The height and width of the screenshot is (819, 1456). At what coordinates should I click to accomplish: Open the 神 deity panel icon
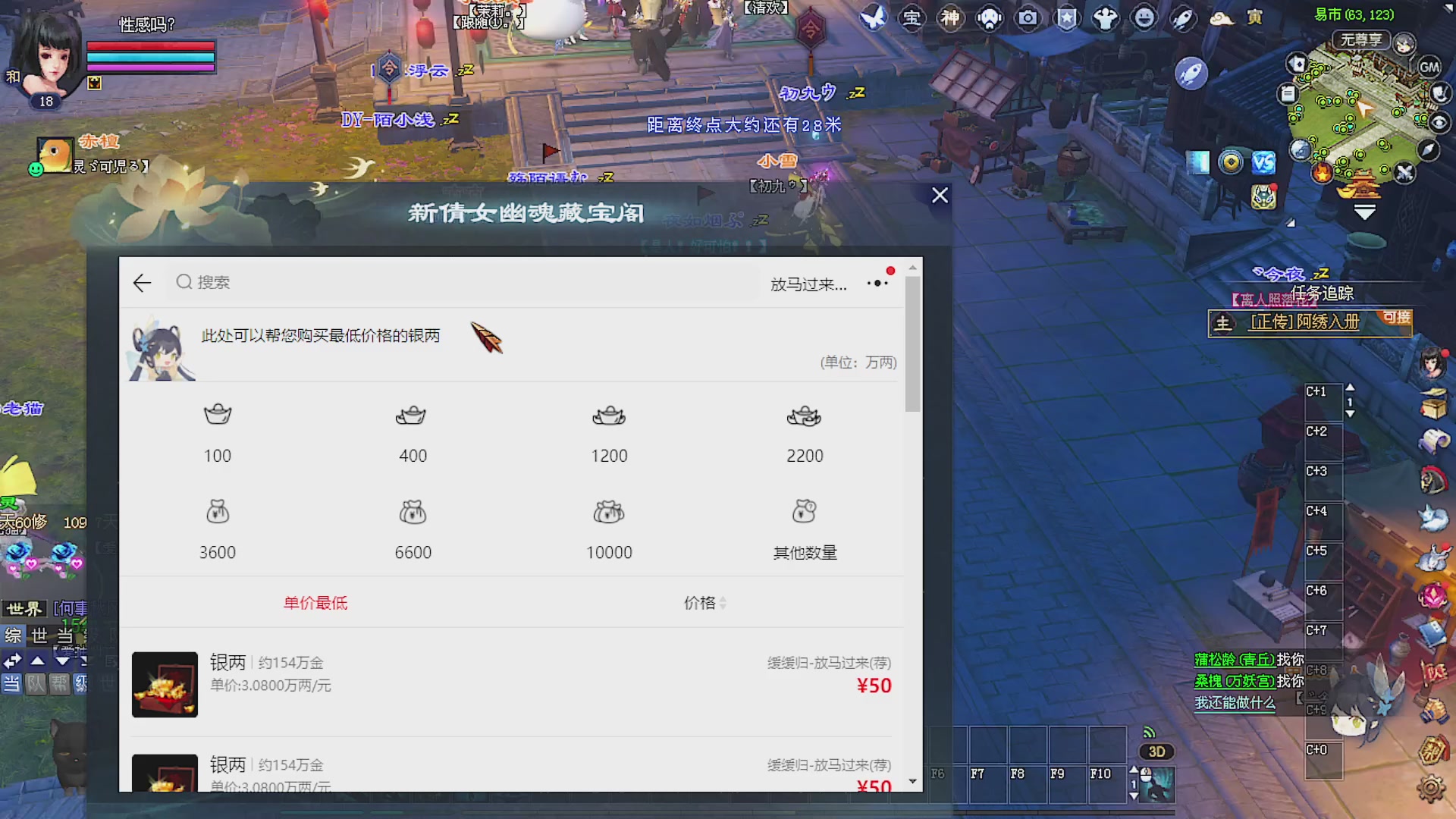(x=950, y=19)
